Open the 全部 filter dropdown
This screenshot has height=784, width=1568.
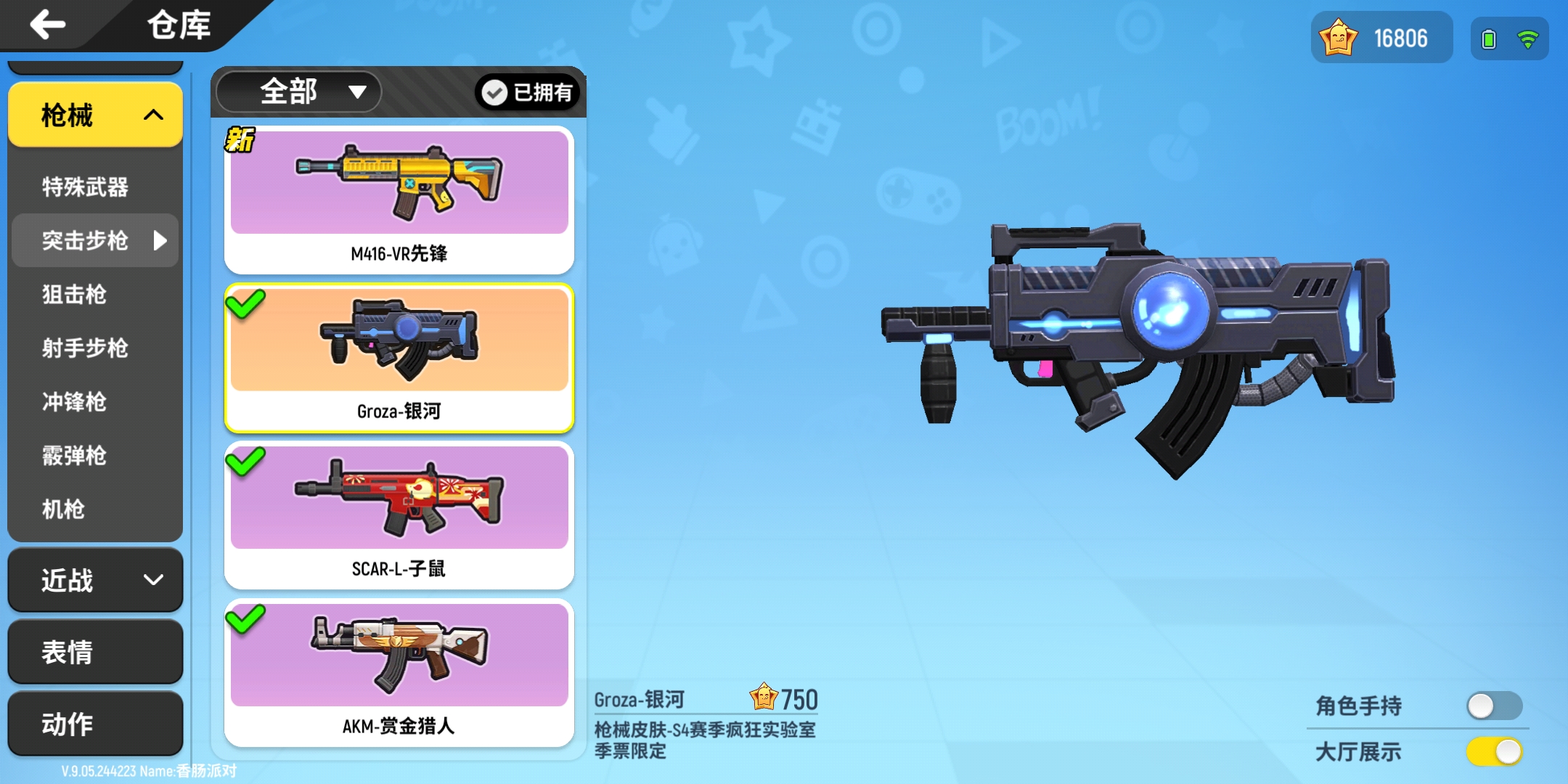pos(297,91)
